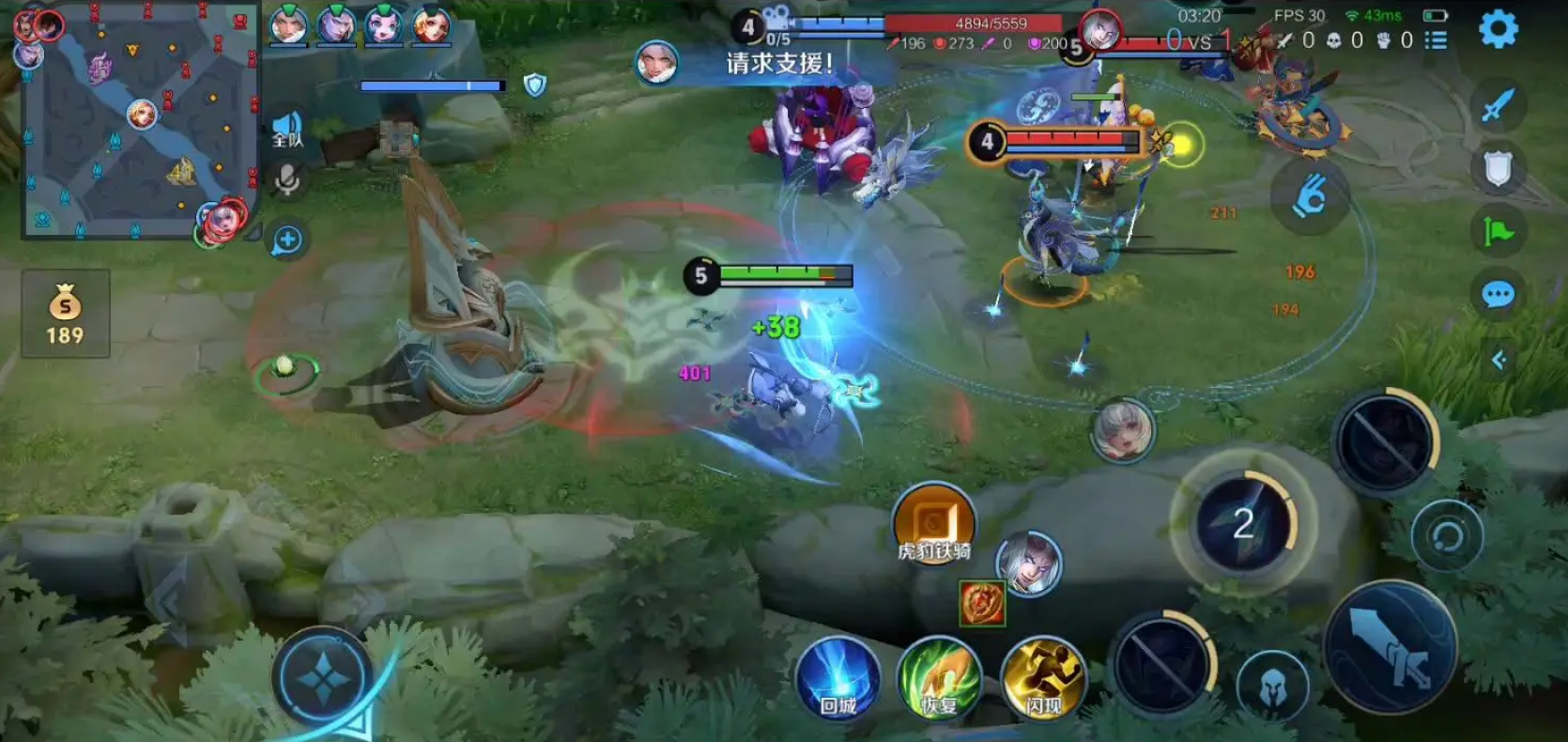Send the green flag gather ping
Viewport: 1568px width, 742px height.
pos(1497,231)
